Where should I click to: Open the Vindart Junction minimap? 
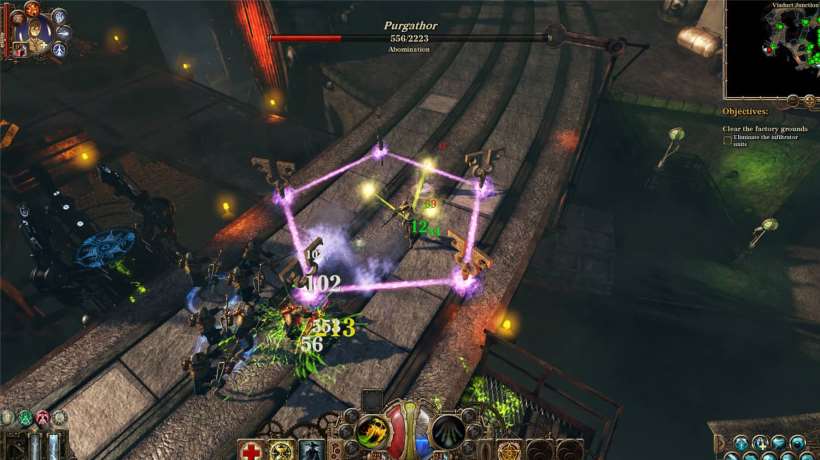click(770, 49)
